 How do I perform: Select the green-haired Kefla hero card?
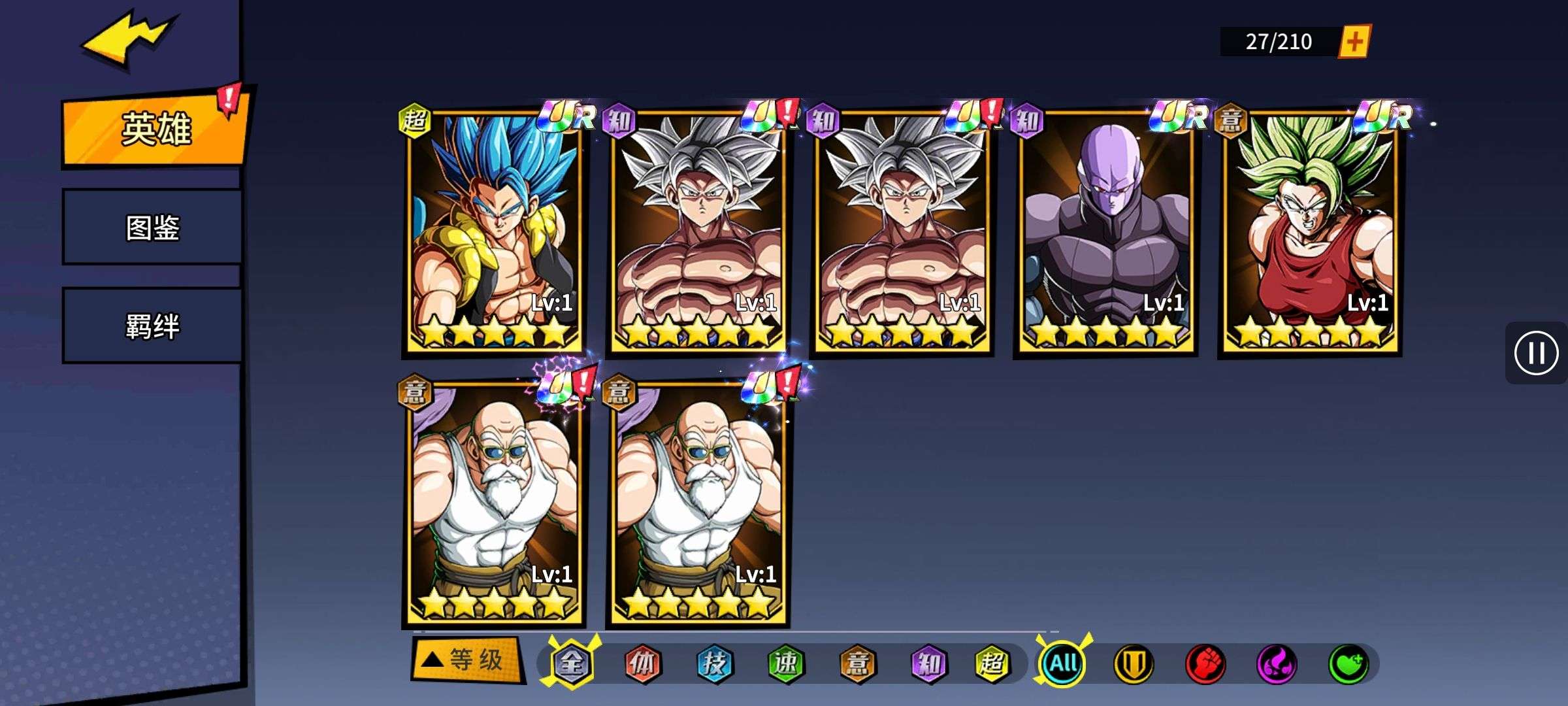coord(1310,232)
